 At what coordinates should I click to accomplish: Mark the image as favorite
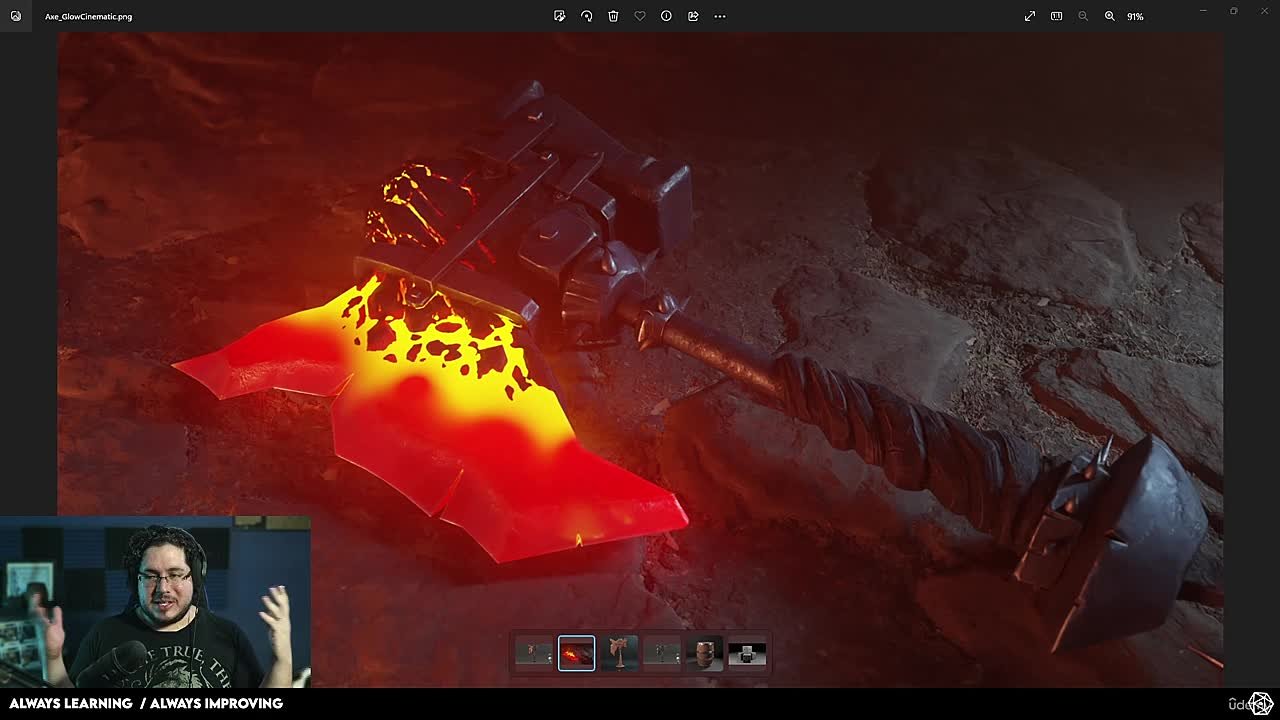(640, 16)
